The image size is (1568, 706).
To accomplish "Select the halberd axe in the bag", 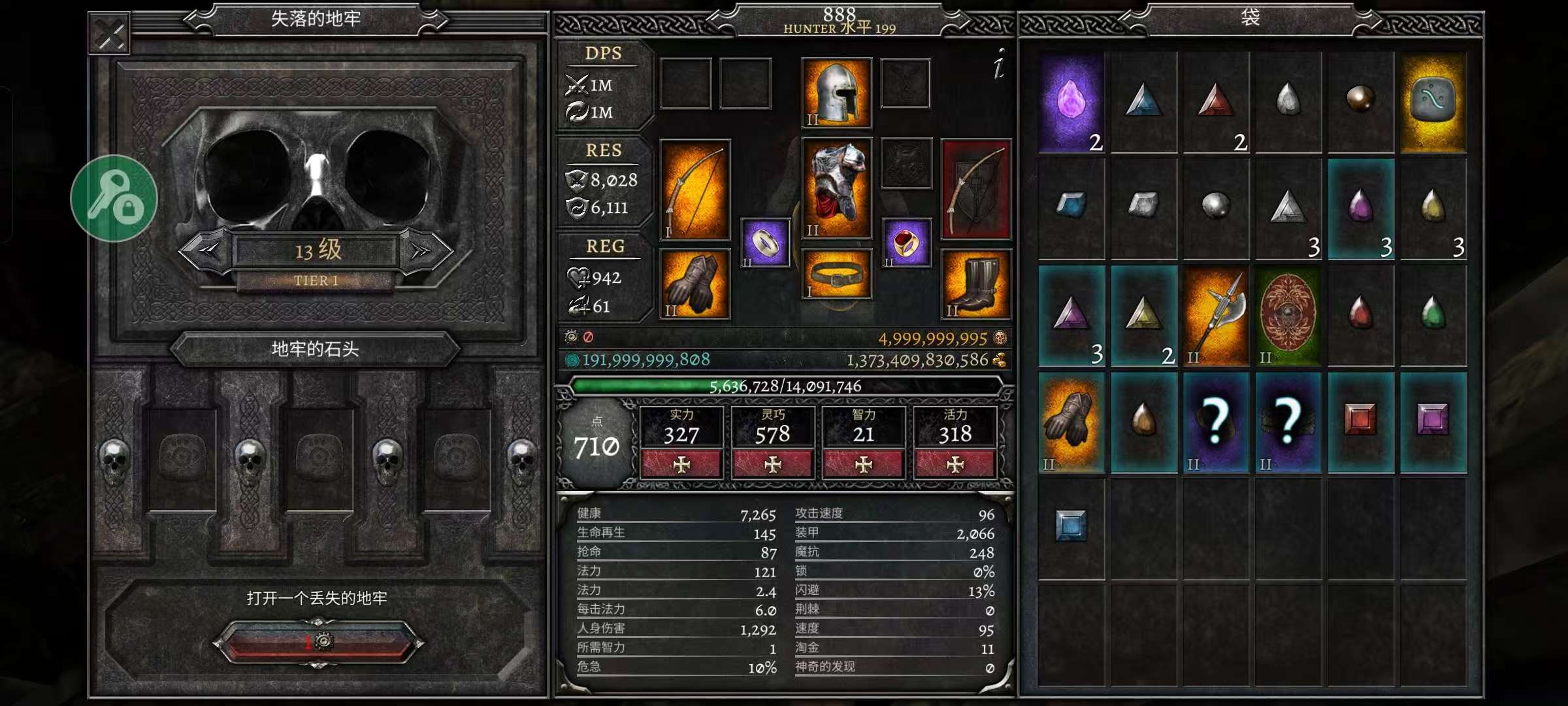I will click(1216, 316).
